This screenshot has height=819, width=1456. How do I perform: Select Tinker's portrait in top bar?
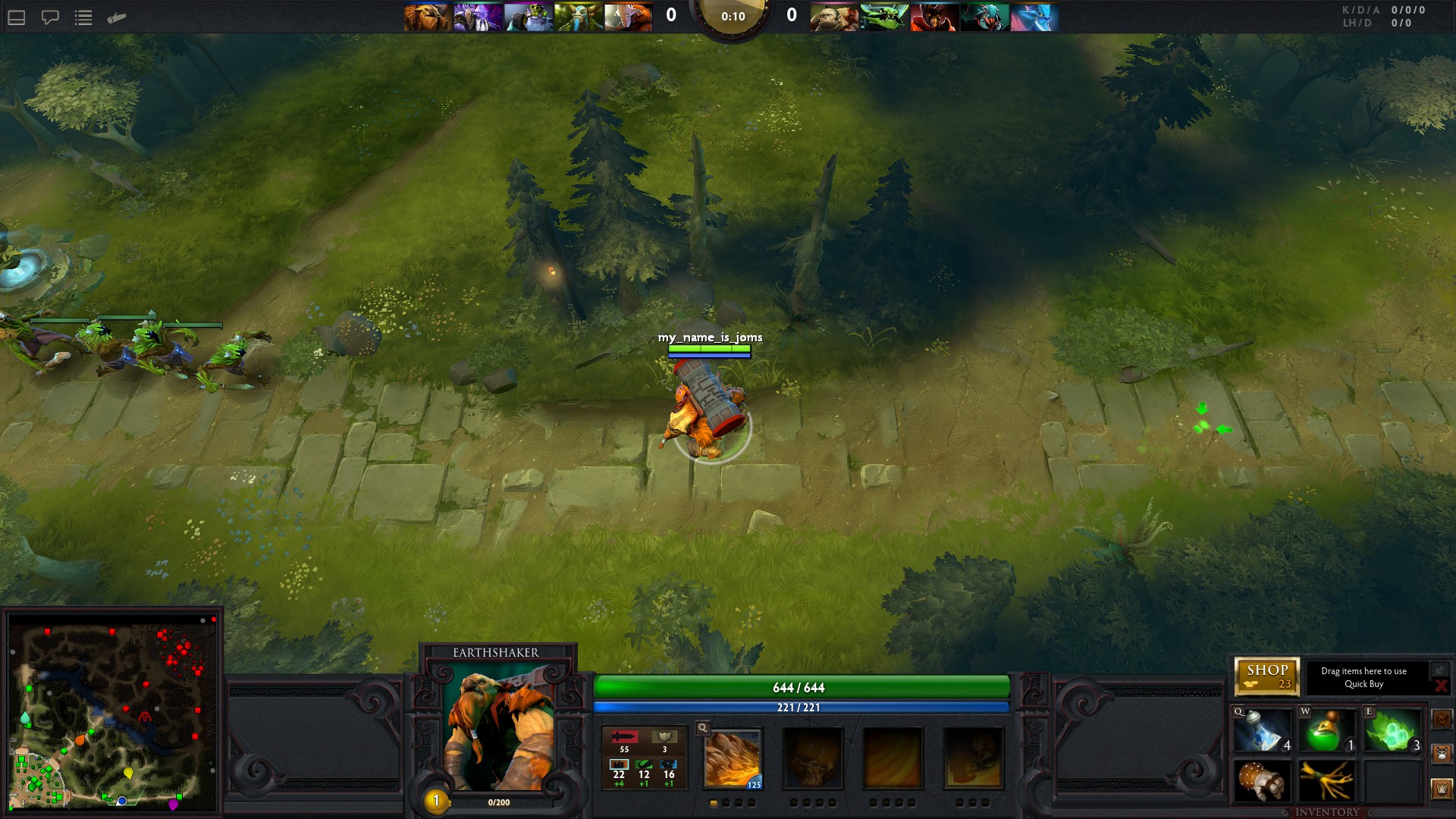tap(528, 17)
